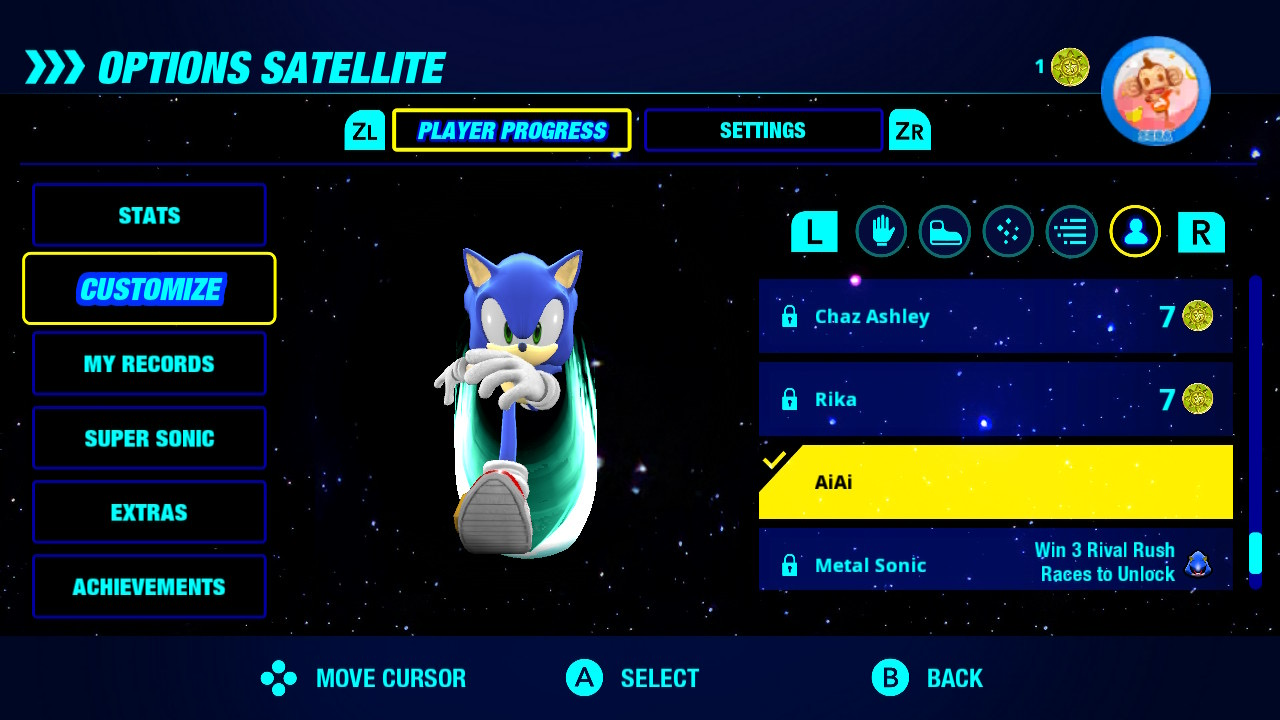The width and height of the screenshot is (1280, 720).
Task: Click the AiAi monkey profile avatar
Action: pos(1155,92)
